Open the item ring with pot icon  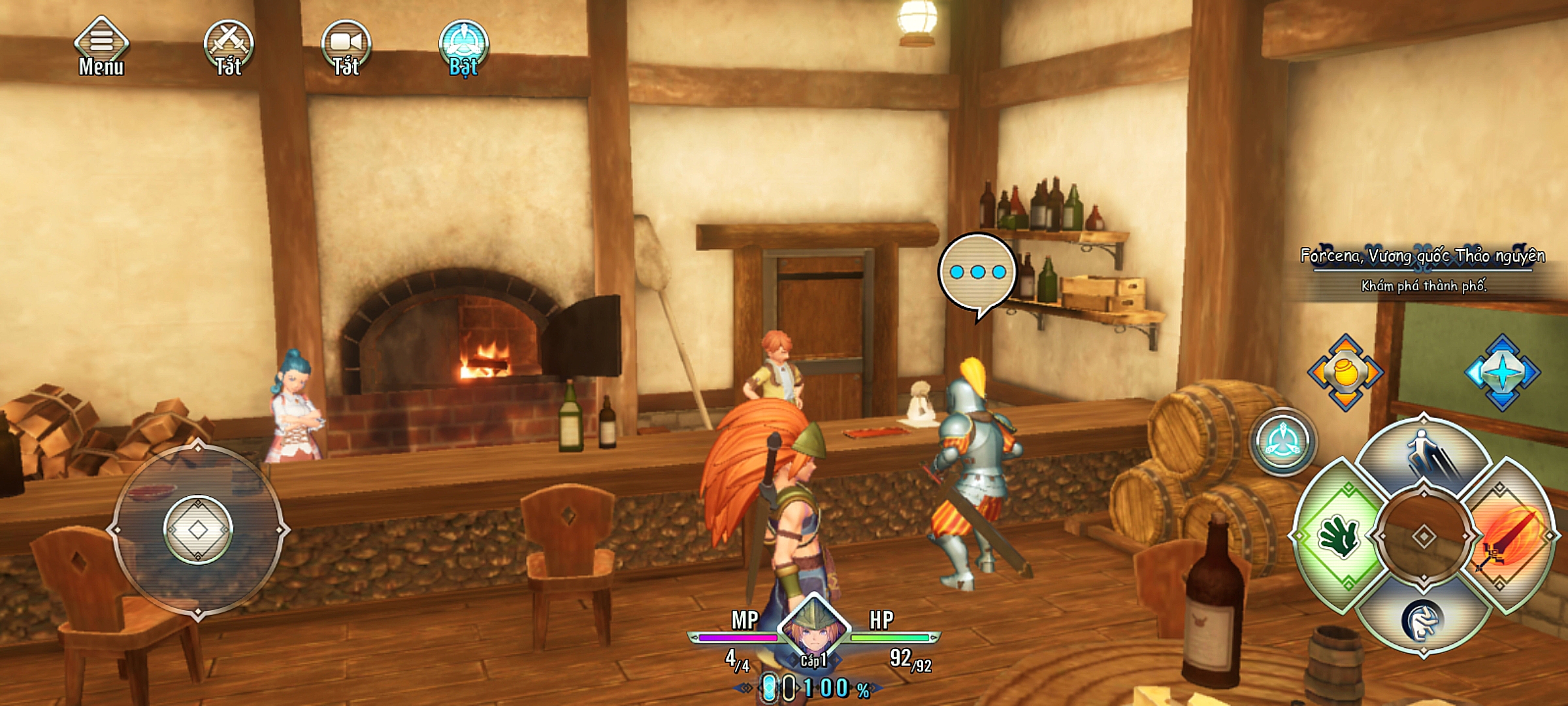(x=1345, y=373)
